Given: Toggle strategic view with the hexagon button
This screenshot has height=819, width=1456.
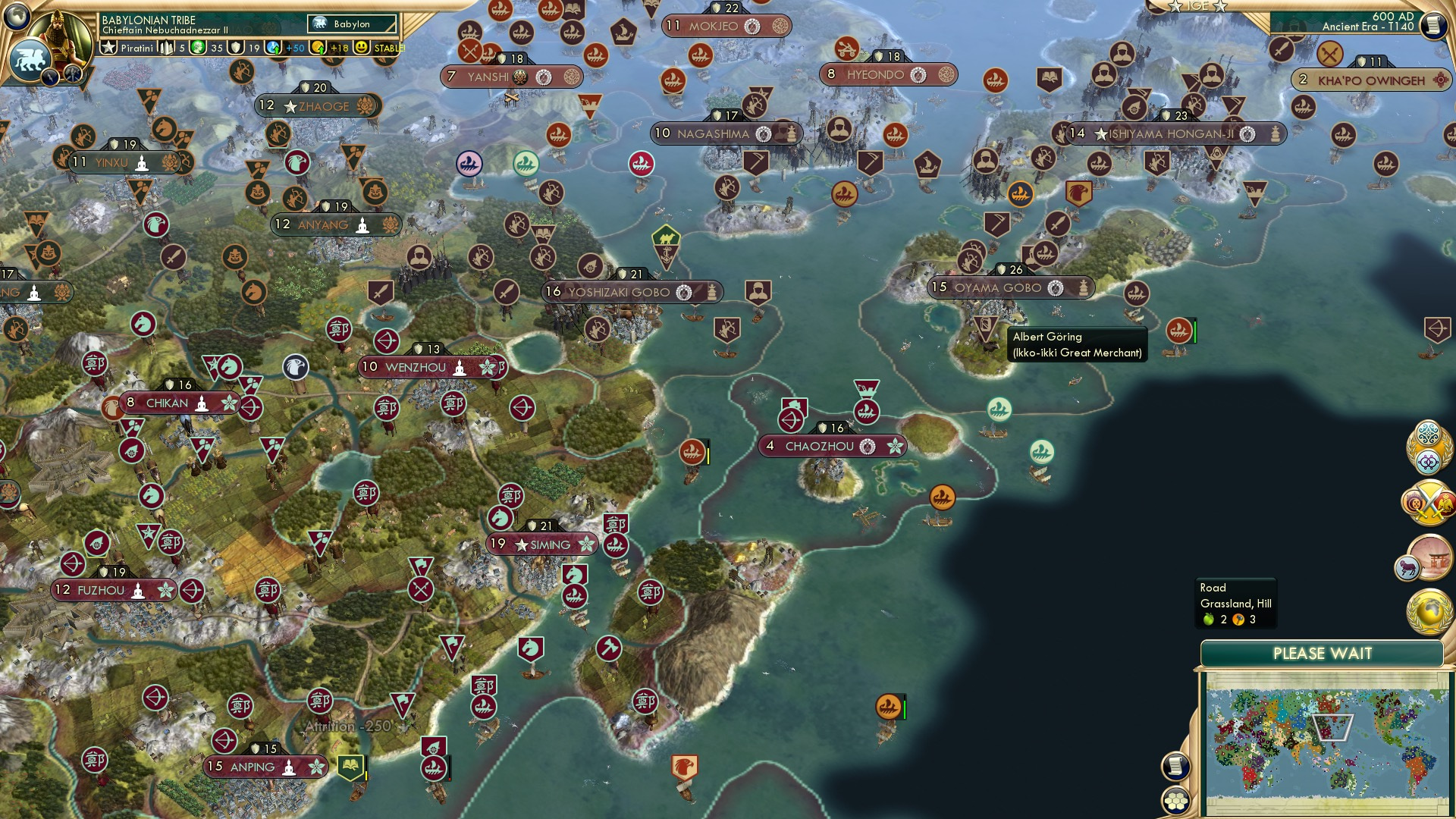Looking at the screenshot, I should [x=1175, y=798].
